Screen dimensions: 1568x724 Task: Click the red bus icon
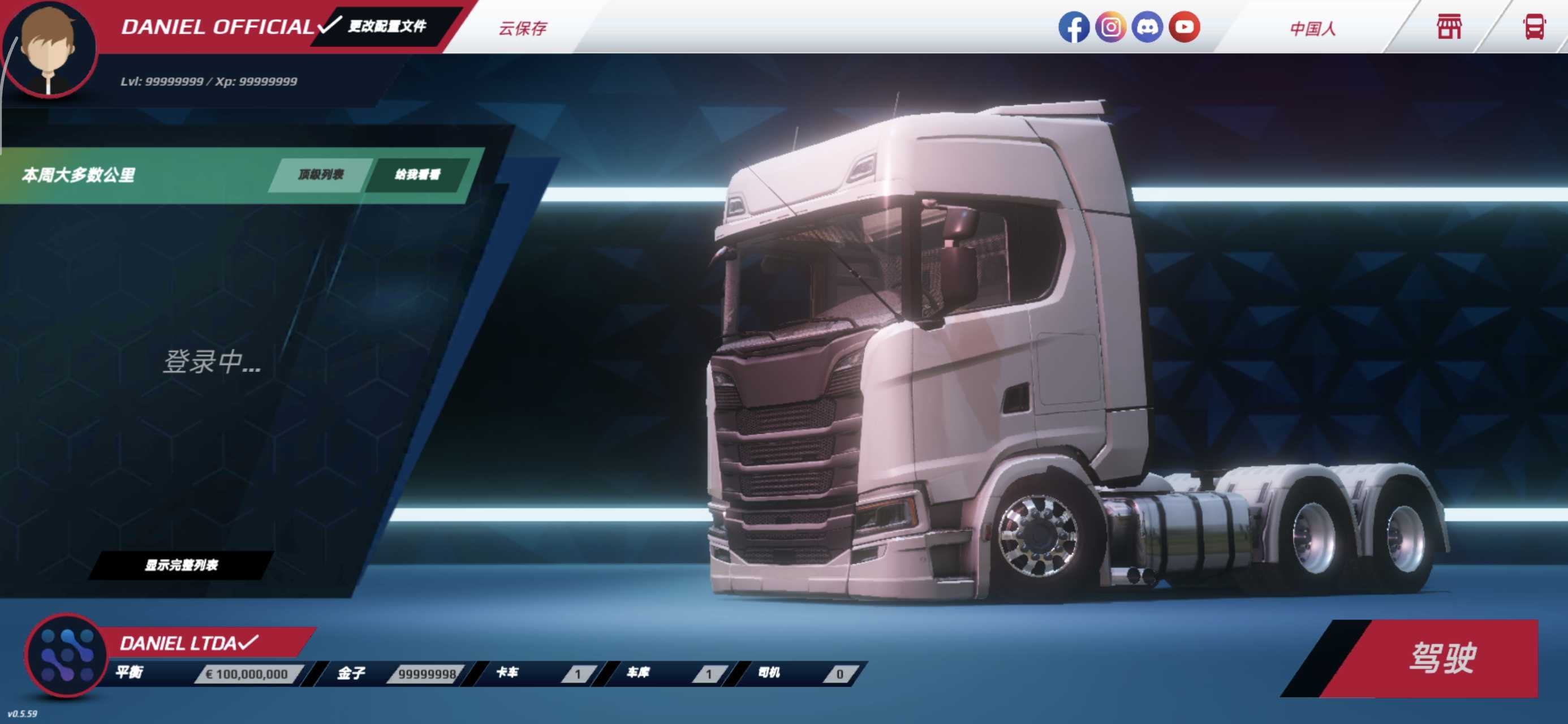click(x=1534, y=27)
